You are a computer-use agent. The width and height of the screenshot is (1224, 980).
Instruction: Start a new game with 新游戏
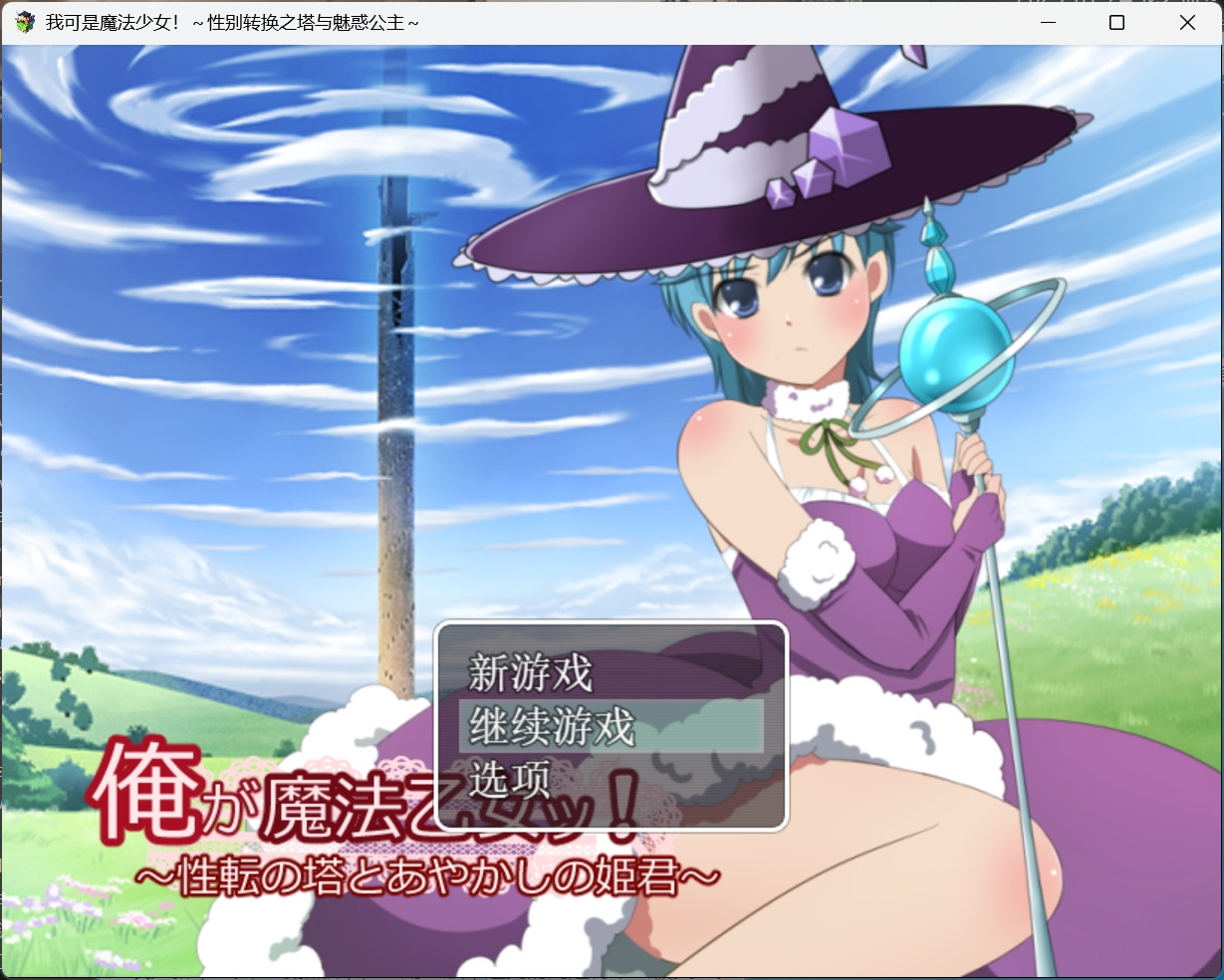pos(531,674)
